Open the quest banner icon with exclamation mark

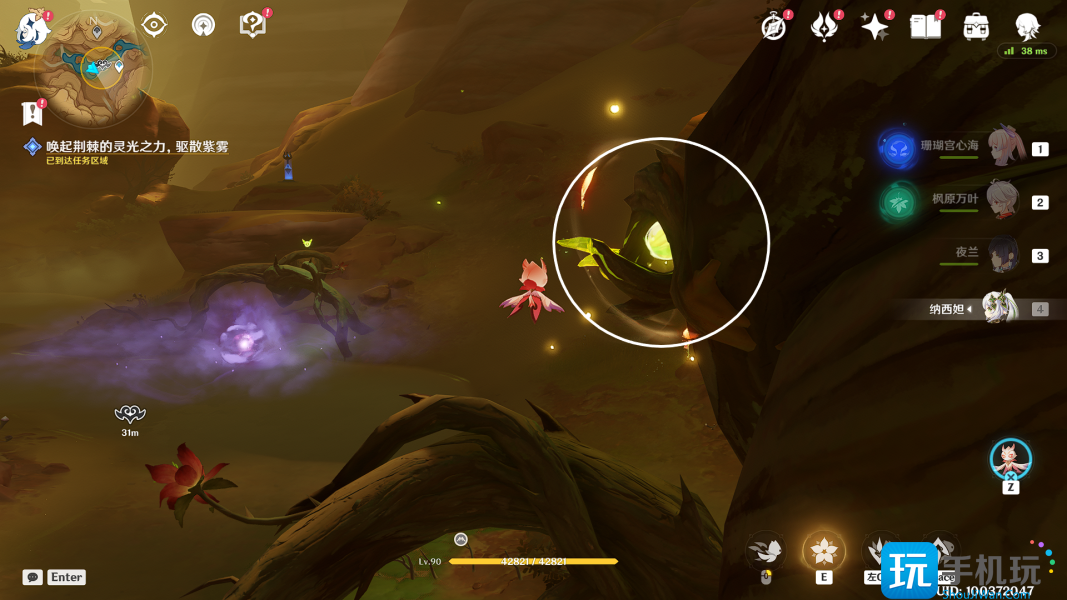[x=32, y=111]
